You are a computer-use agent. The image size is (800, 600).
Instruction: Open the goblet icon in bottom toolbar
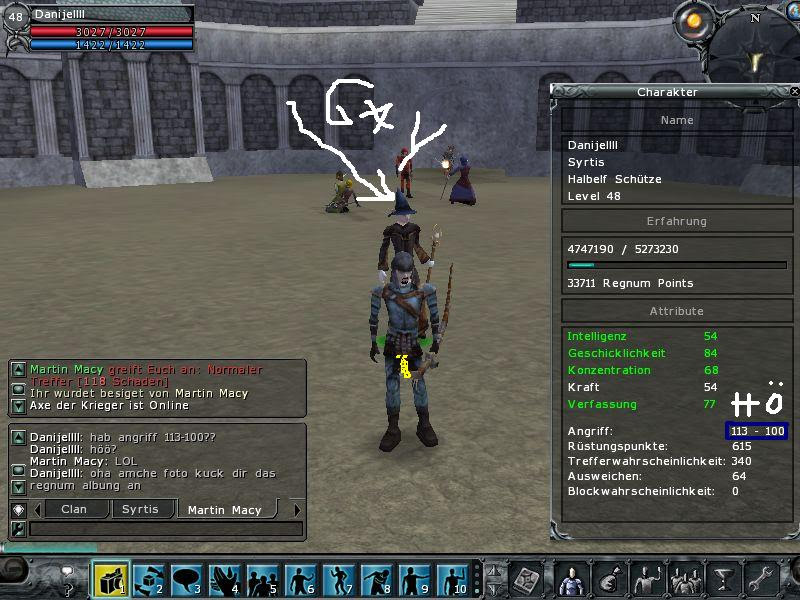pos(723,579)
